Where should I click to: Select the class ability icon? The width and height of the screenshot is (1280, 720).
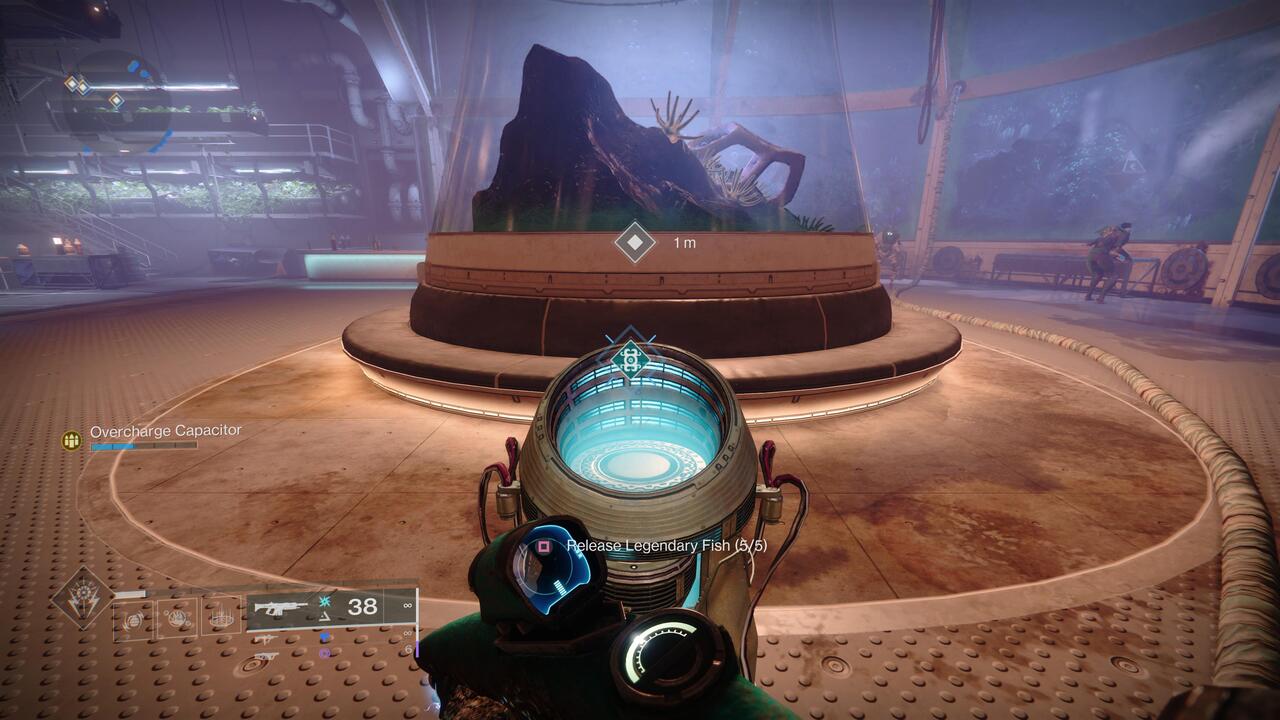221,618
